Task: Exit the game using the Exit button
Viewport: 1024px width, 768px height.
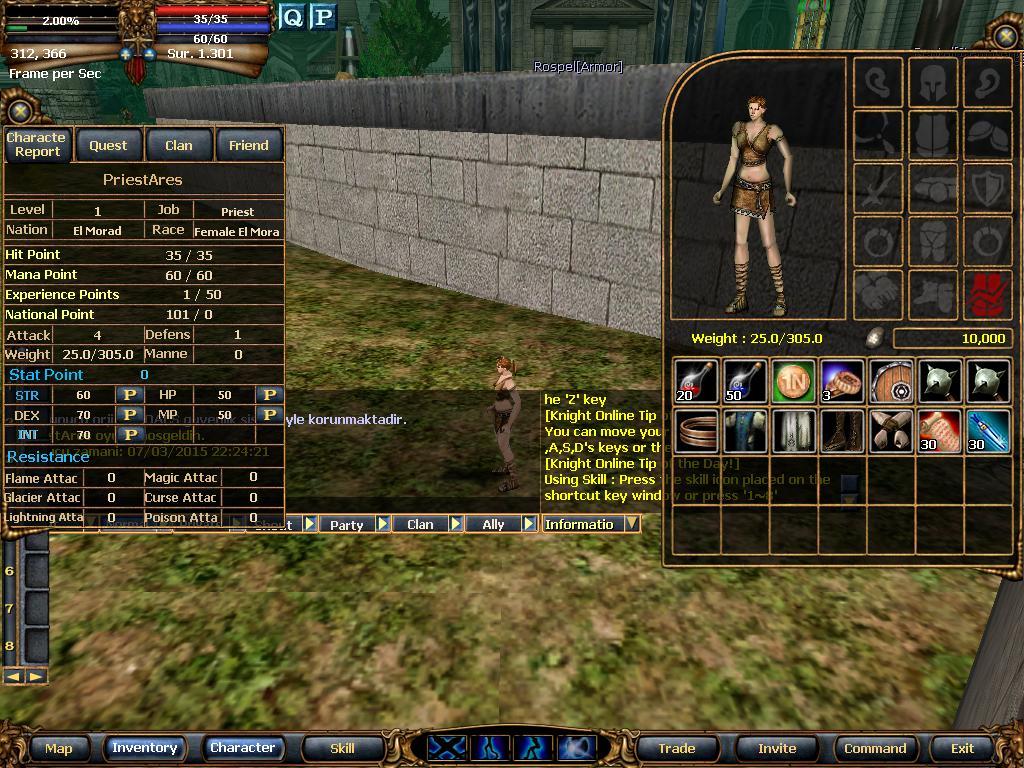Action: point(962,748)
